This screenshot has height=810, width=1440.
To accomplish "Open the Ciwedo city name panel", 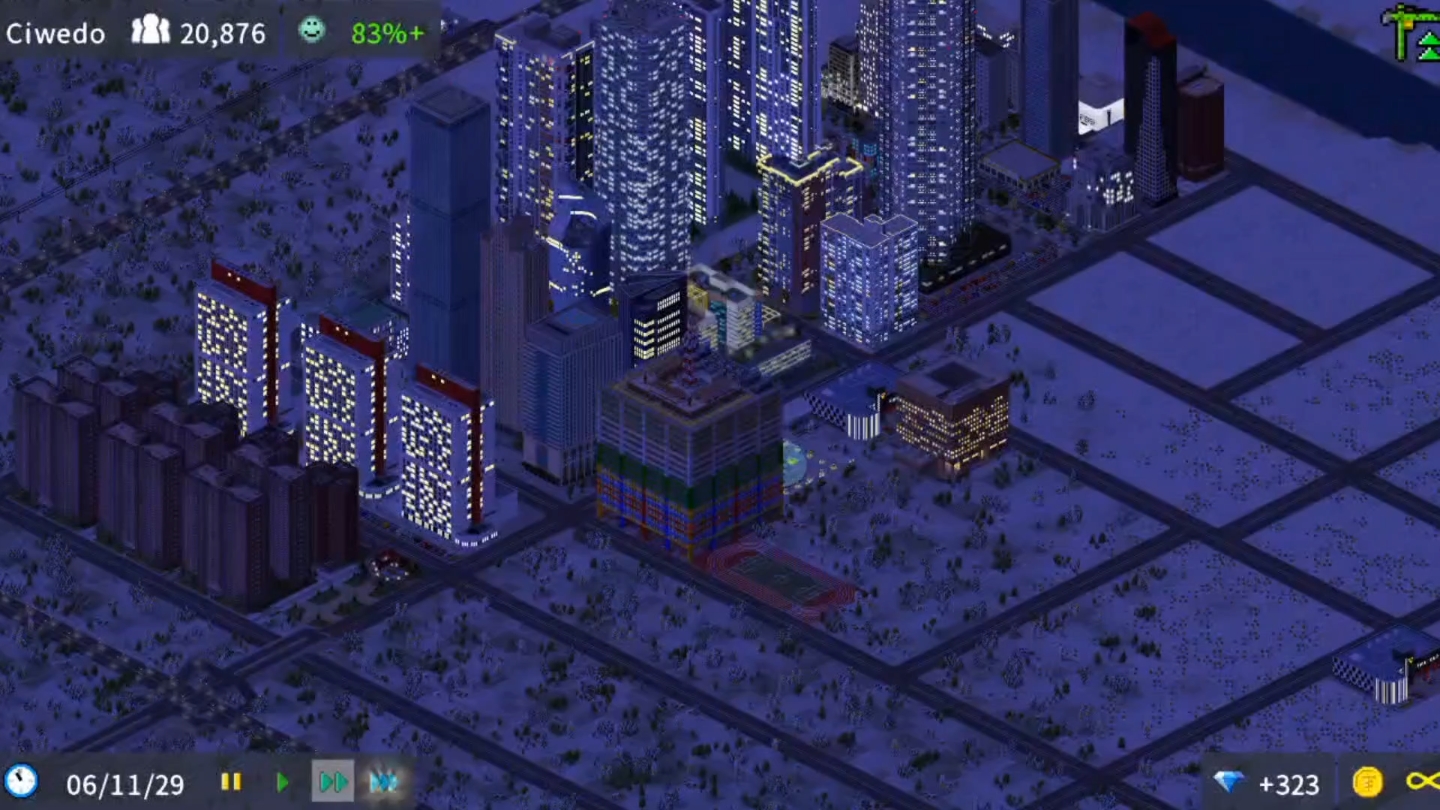I will click(56, 33).
